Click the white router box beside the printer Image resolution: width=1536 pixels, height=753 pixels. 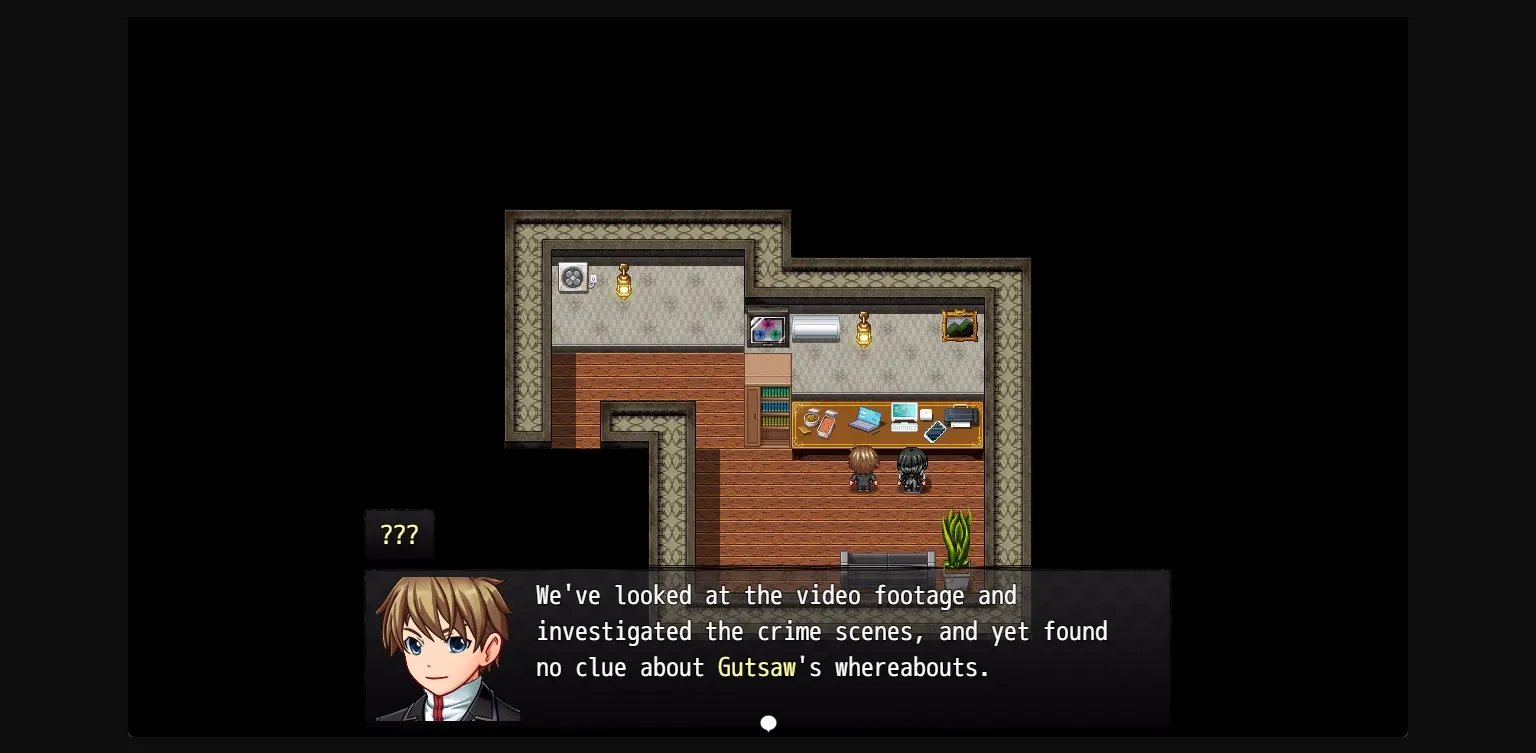tap(926, 415)
